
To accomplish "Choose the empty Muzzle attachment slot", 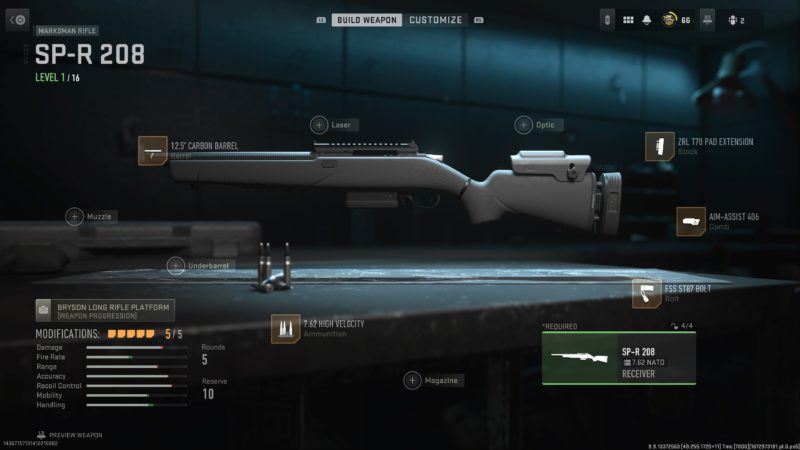I will (x=75, y=216).
